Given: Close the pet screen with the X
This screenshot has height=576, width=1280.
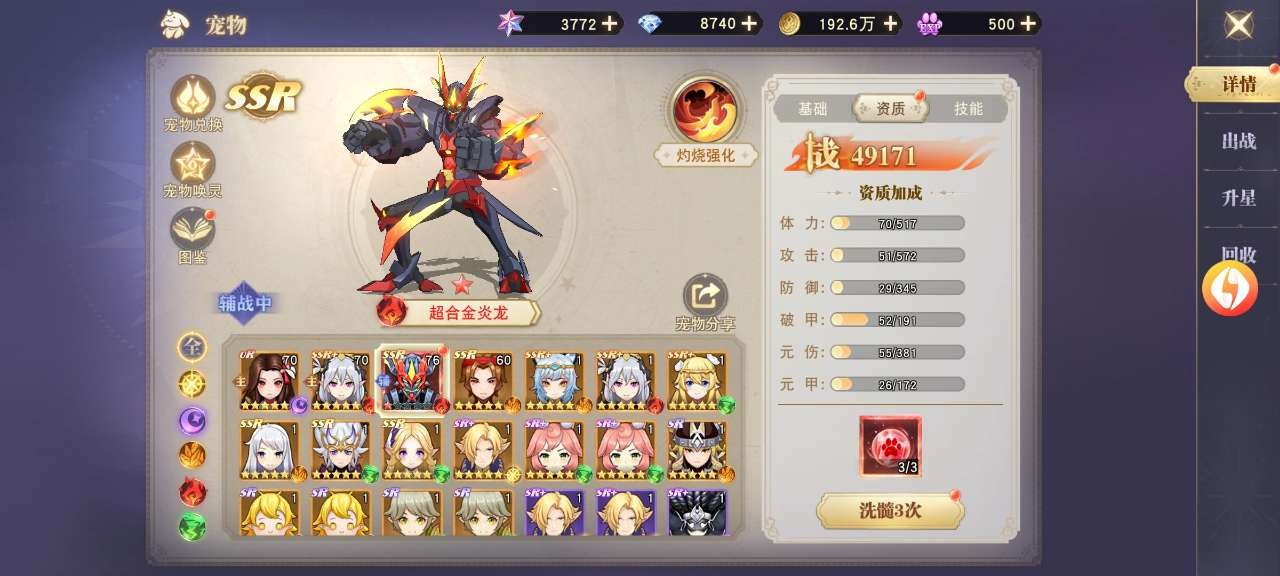Looking at the screenshot, I should pyautogui.click(x=1239, y=25).
